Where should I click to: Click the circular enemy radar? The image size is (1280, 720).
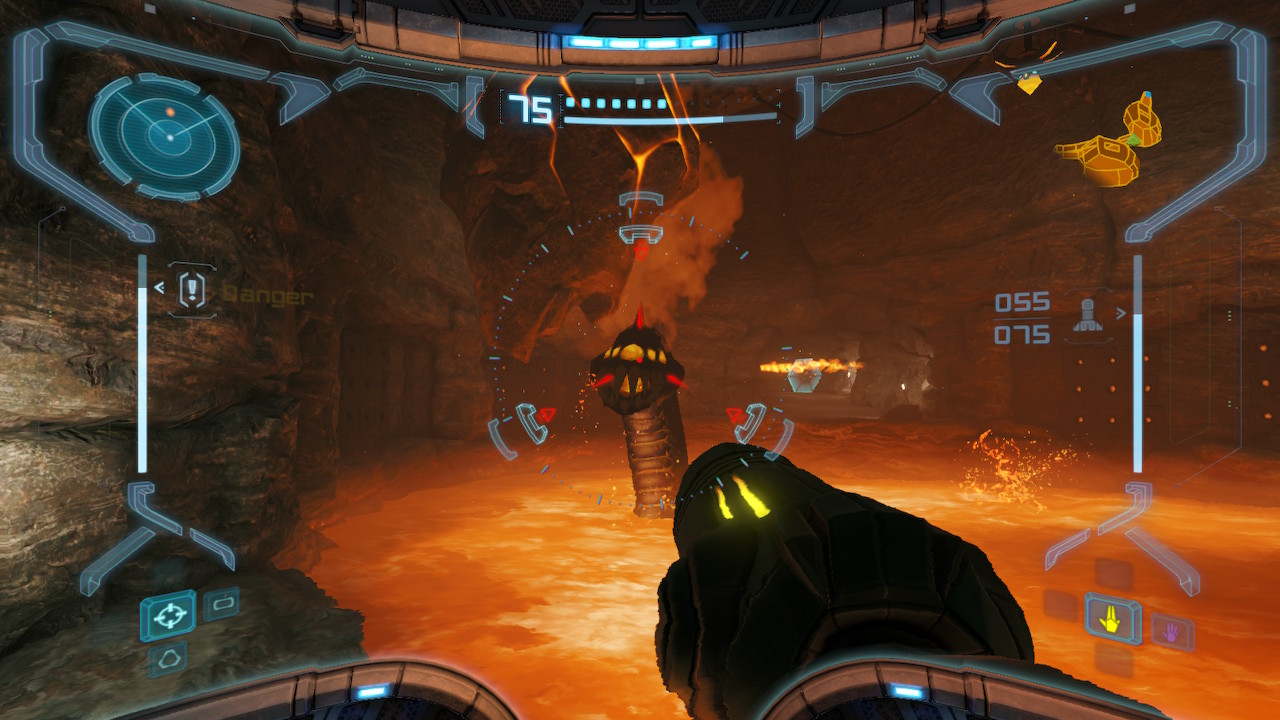(x=164, y=136)
